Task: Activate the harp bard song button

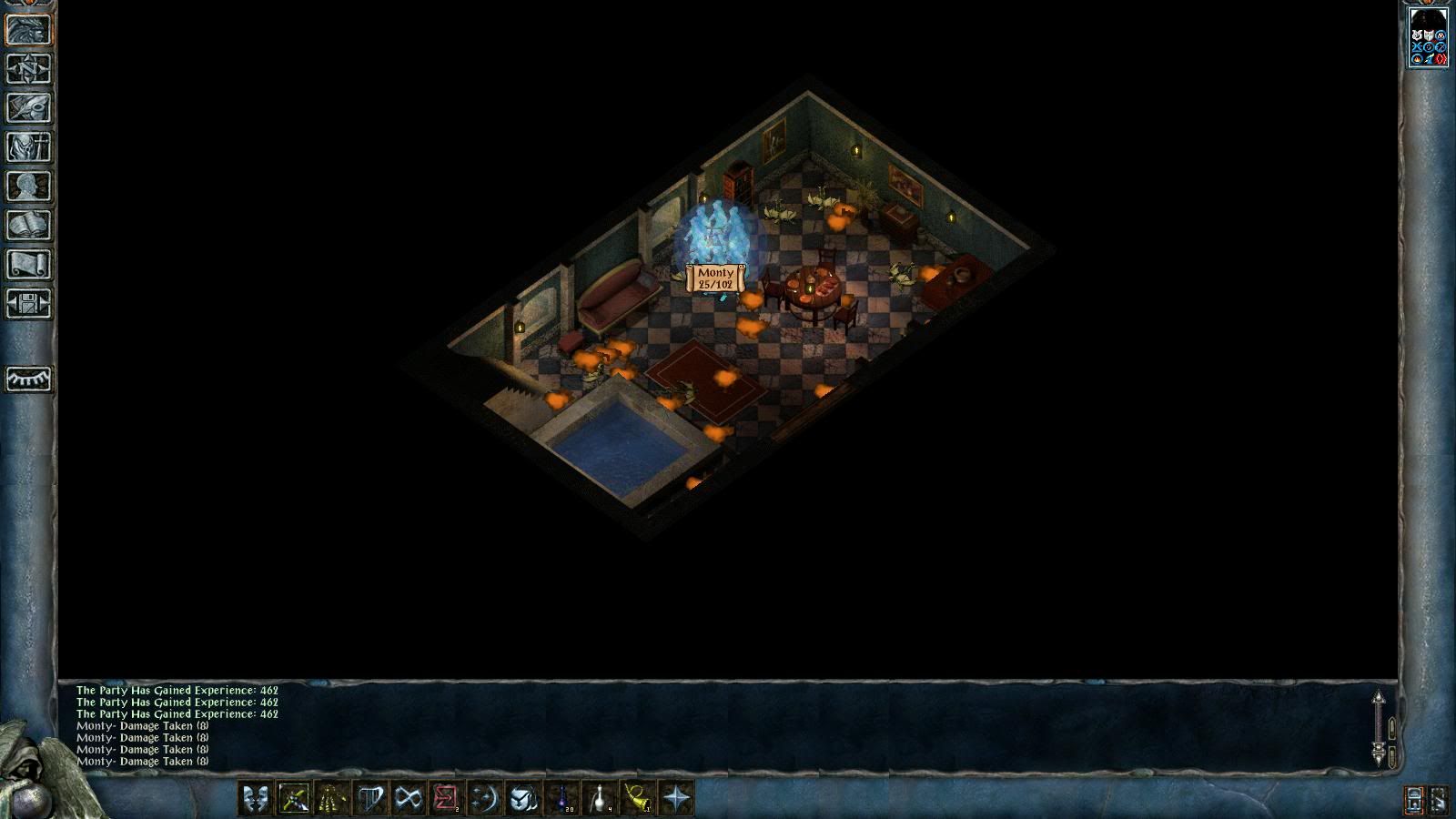Action: 370,798
